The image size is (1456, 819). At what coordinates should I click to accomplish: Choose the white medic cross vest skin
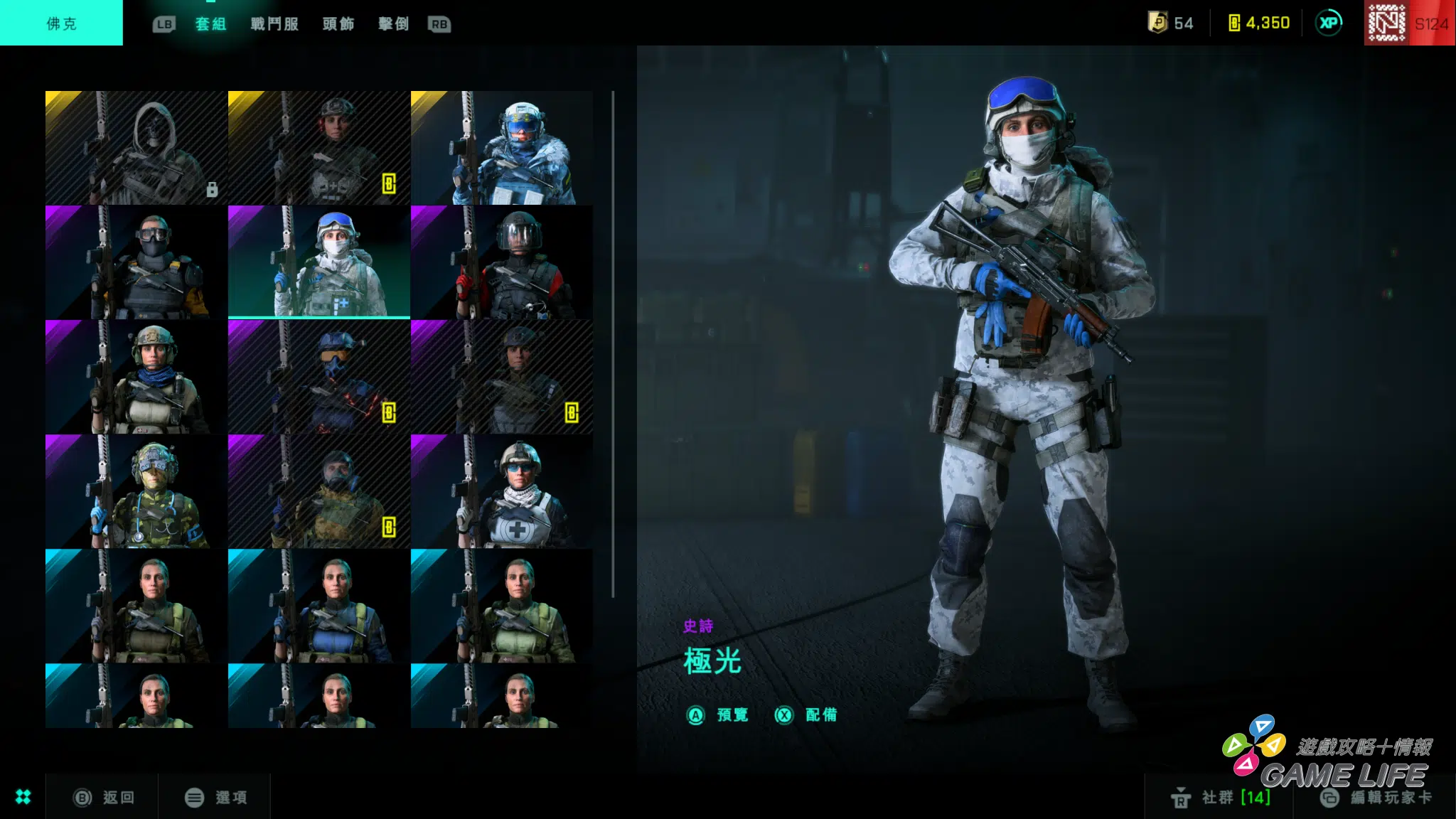pos(501,491)
